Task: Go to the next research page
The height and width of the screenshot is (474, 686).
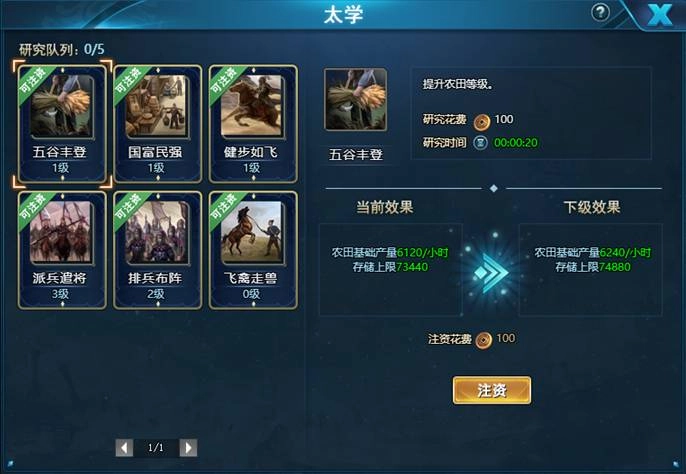Action: pos(188,447)
